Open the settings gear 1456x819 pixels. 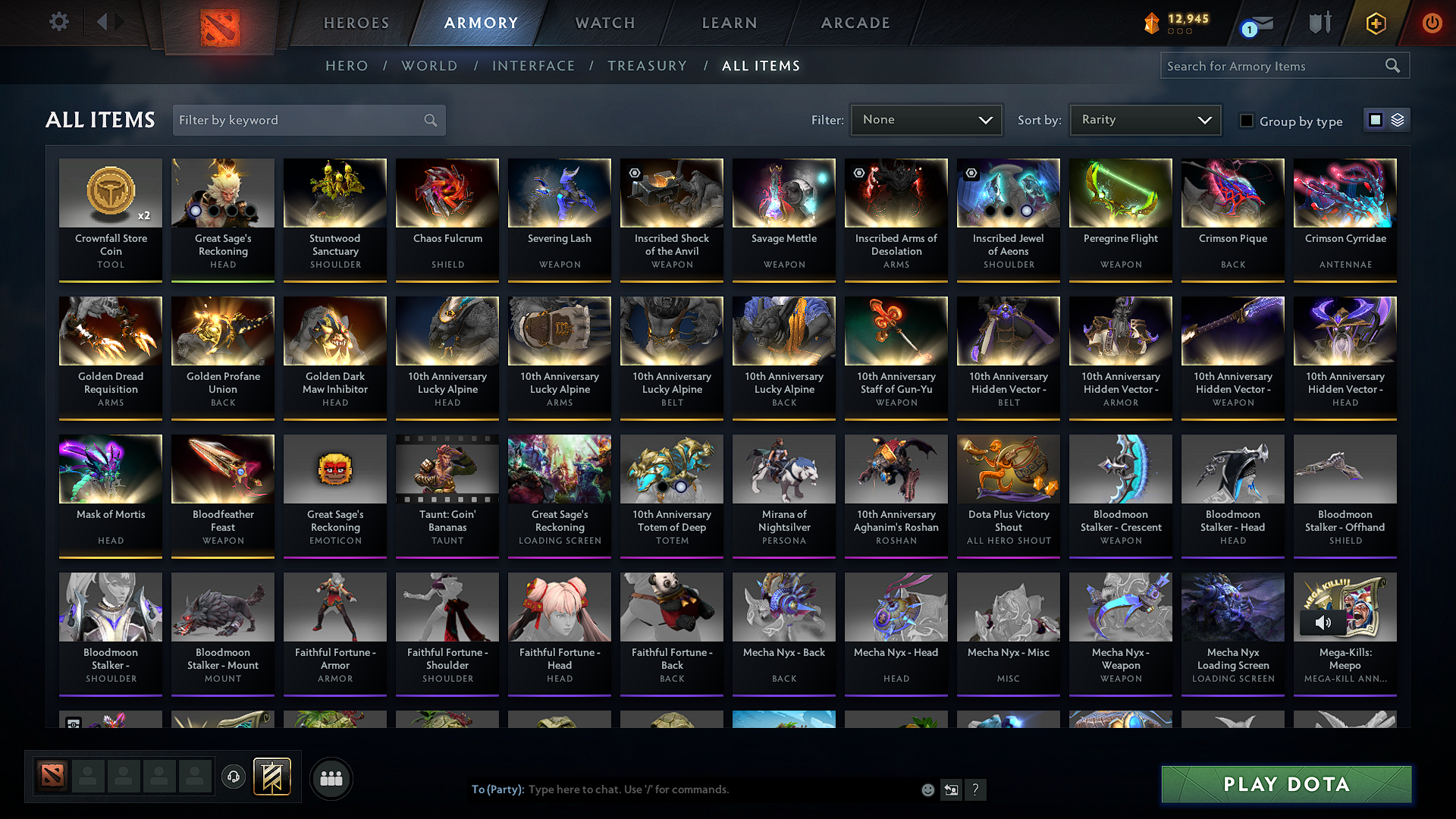(x=58, y=22)
